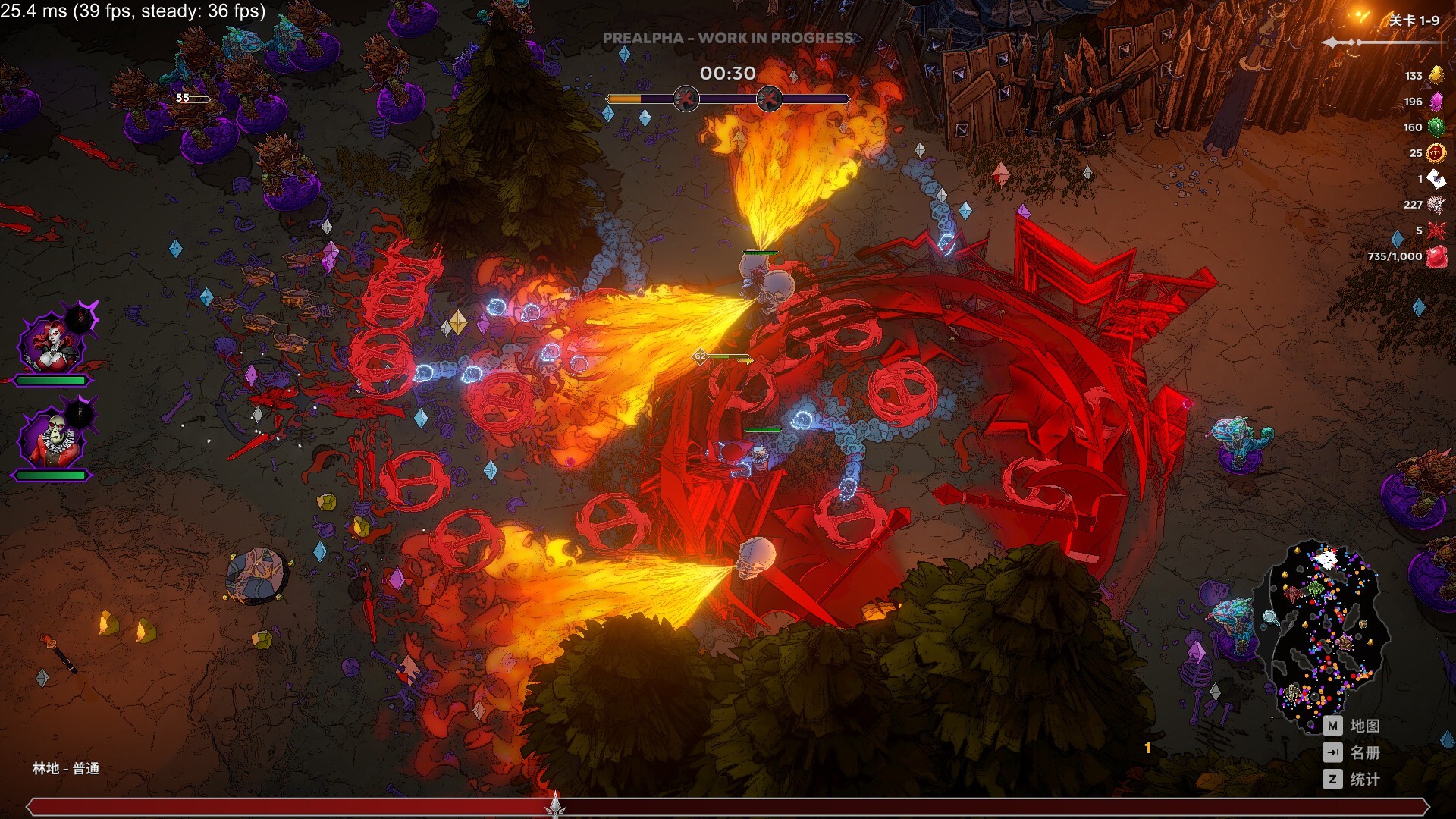Image resolution: width=1456 pixels, height=819 pixels.
Task: Click the yellow crystal resource icon
Action: (1437, 76)
